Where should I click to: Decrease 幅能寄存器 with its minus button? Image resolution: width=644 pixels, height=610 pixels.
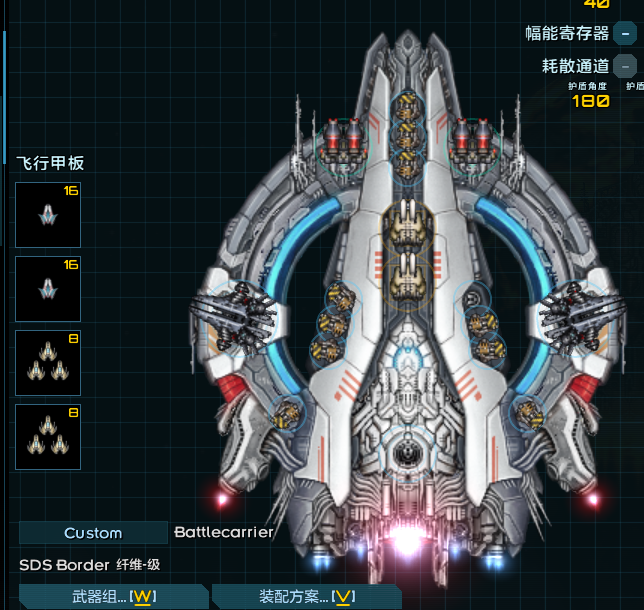pos(626,33)
